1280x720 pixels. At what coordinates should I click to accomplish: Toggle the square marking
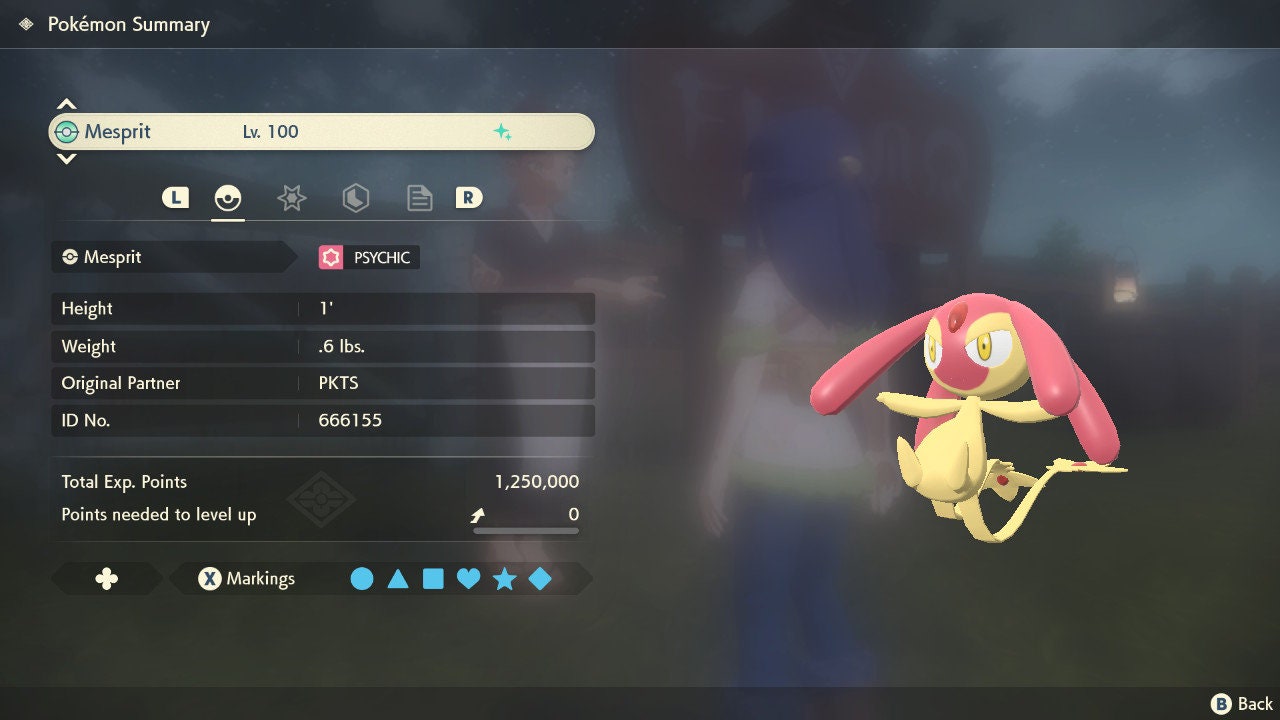tap(433, 579)
